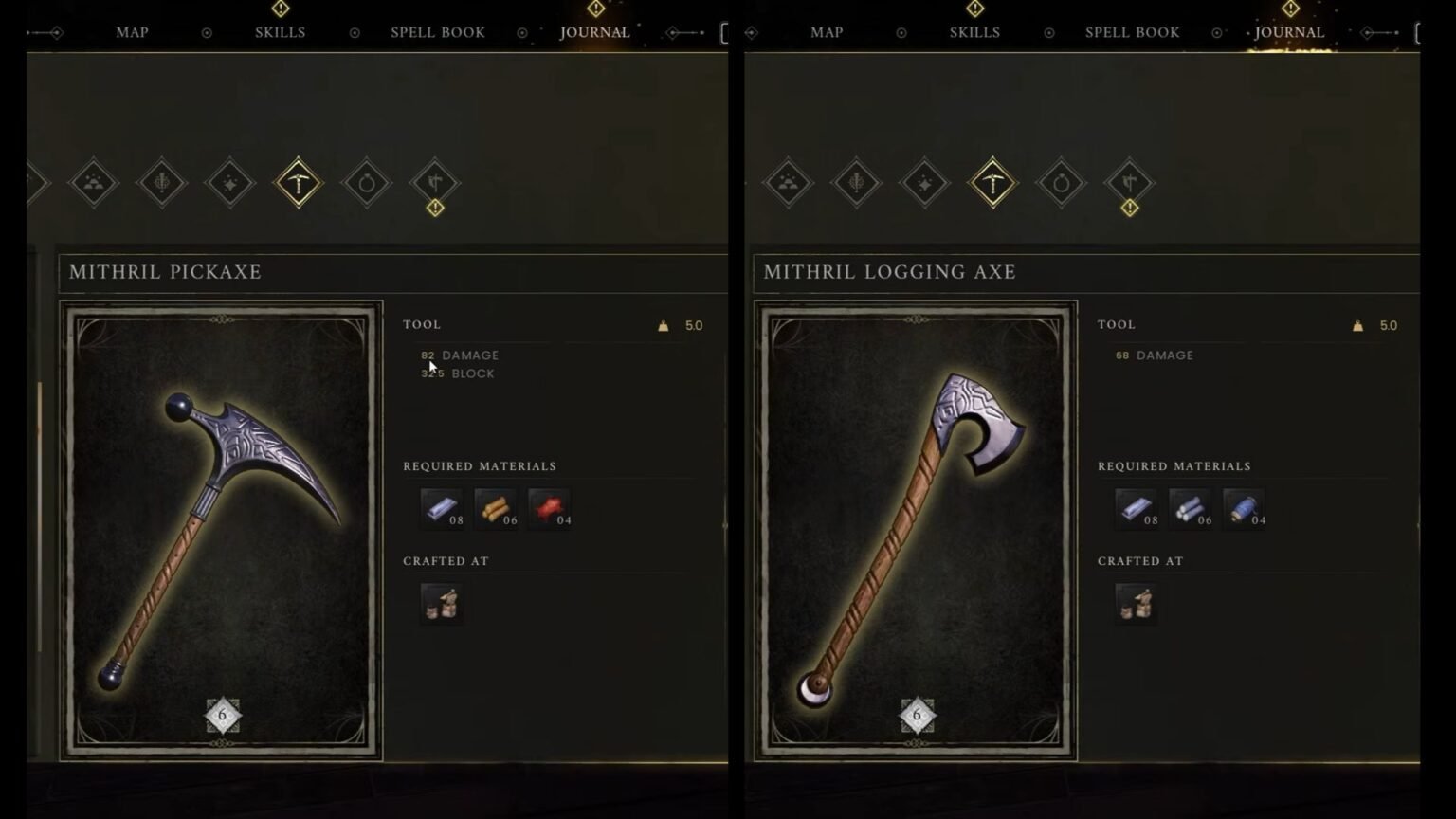Open the ingot pile category above the Logging Axe
The image size is (1456, 819).
[789, 183]
